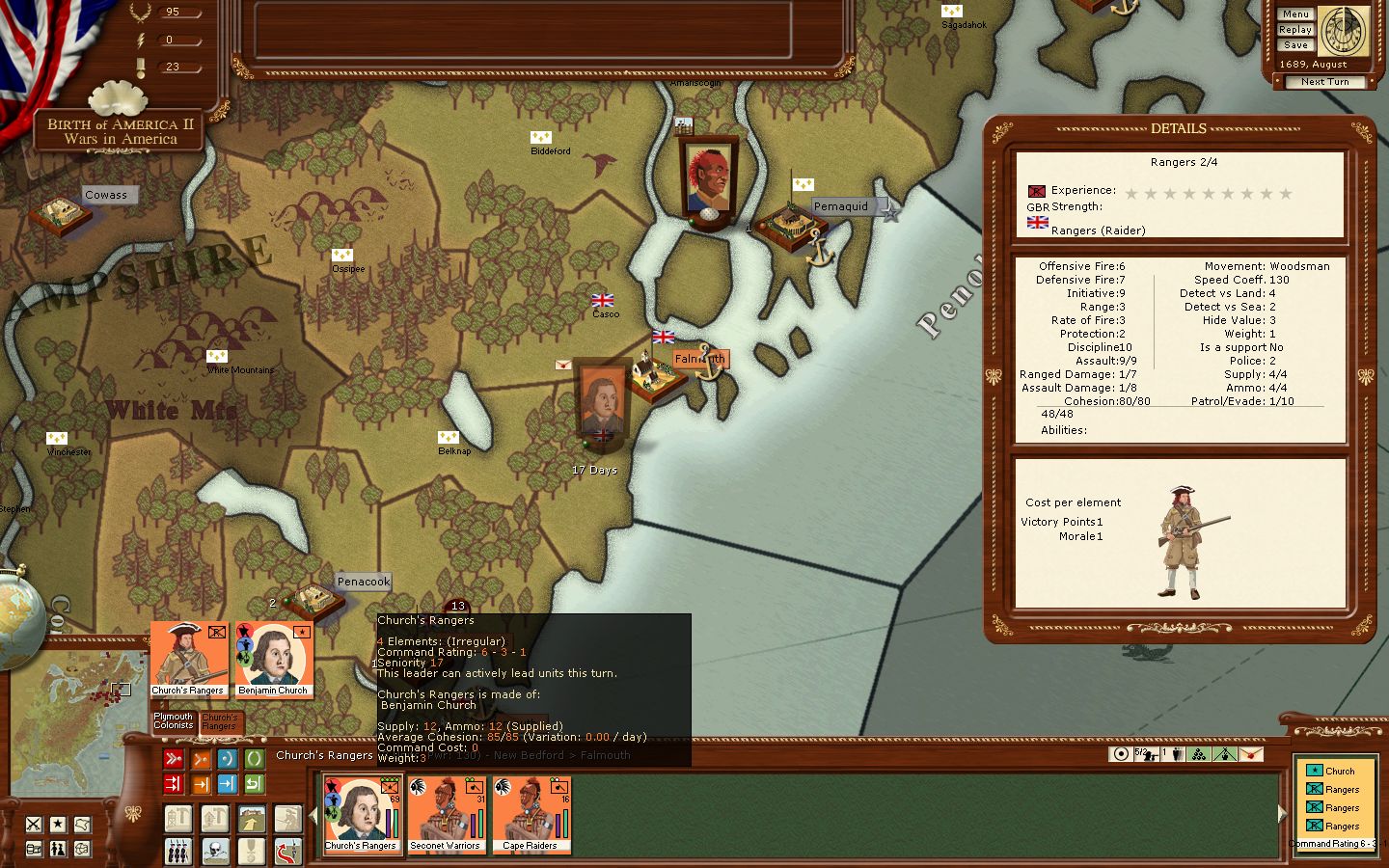1389x868 pixels.
Task: Switch to the Plymouth Colonists tab
Action: tap(174, 721)
